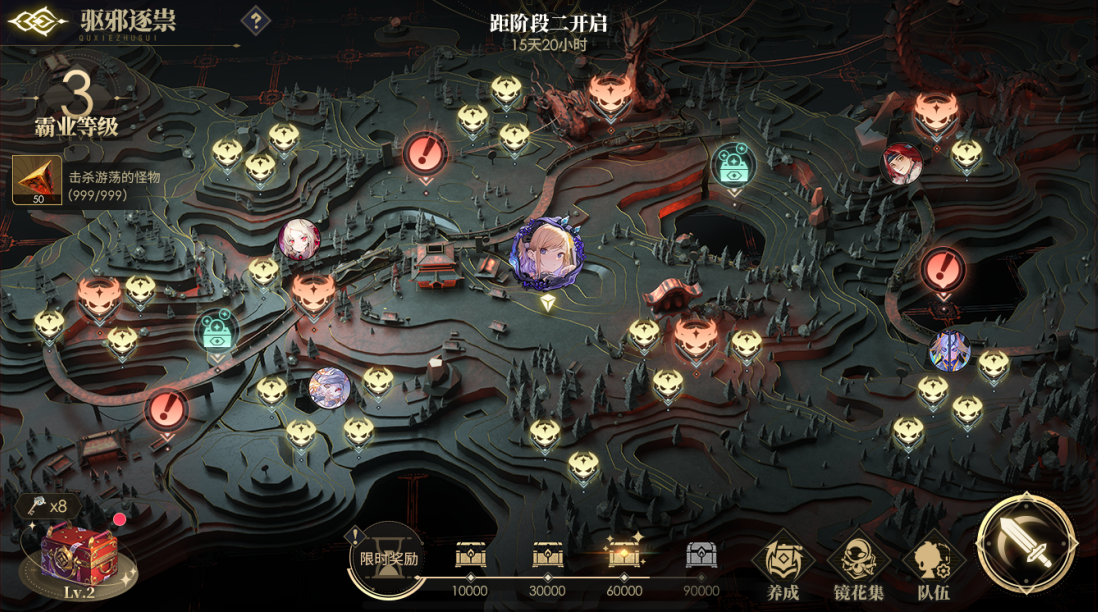This screenshot has width=1098, height=612.
Task: Claim the 10000 point reward chest
Action: tap(470, 556)
